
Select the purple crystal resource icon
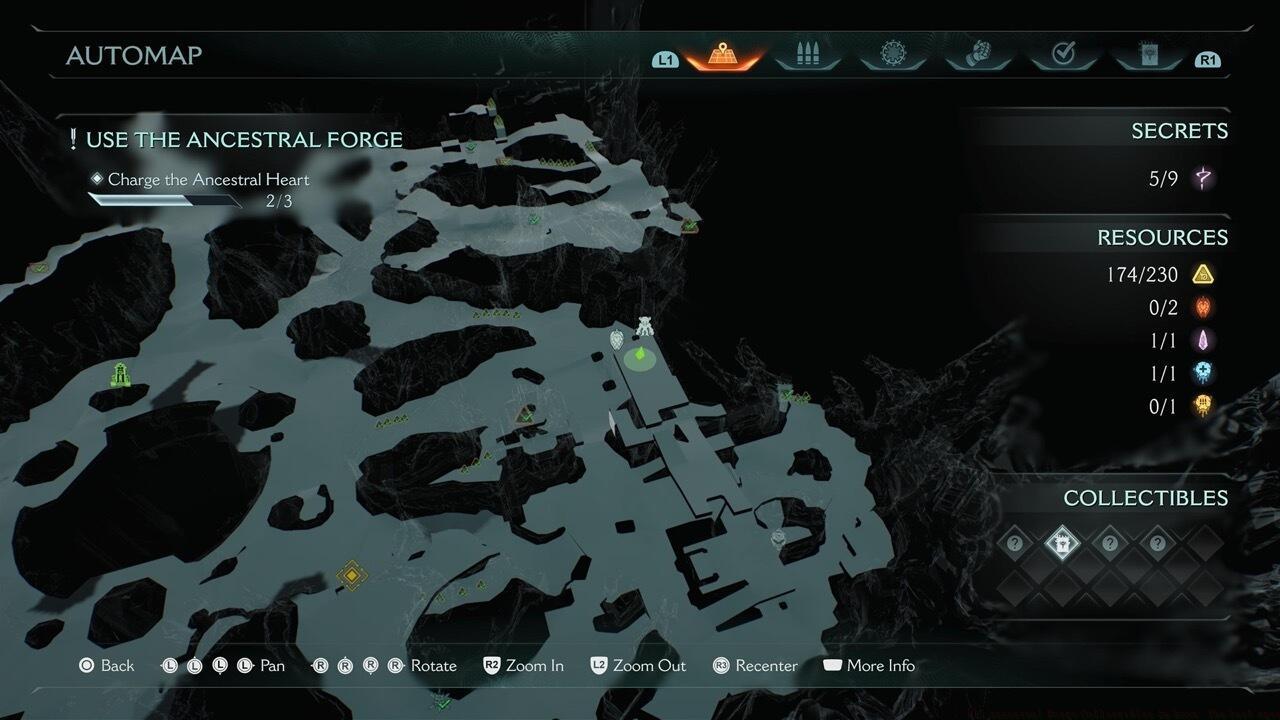click(x=1203, y=340)
